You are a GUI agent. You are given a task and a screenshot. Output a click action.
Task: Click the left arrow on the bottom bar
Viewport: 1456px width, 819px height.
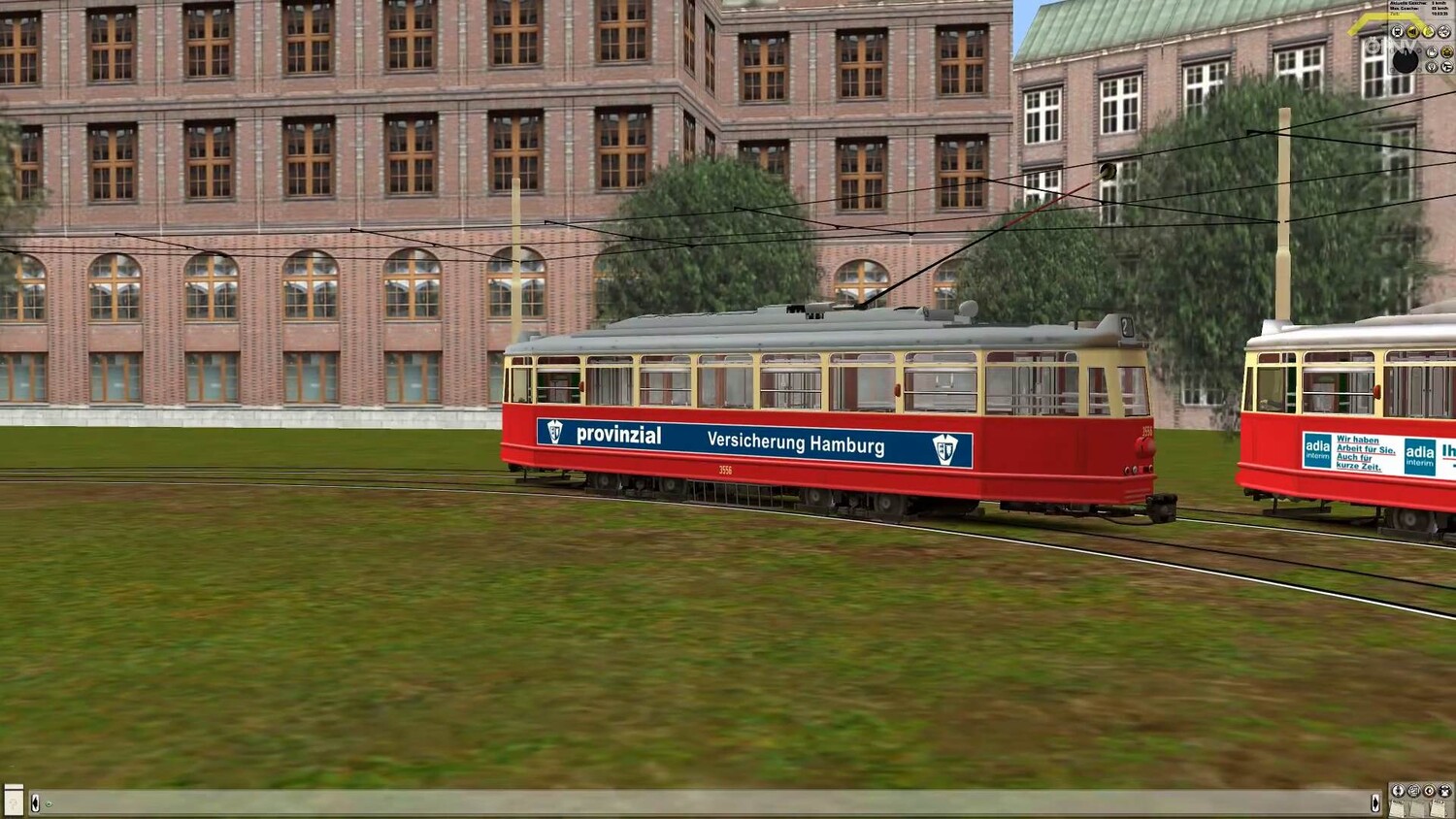pyautogui.click(x=35, y=803)
